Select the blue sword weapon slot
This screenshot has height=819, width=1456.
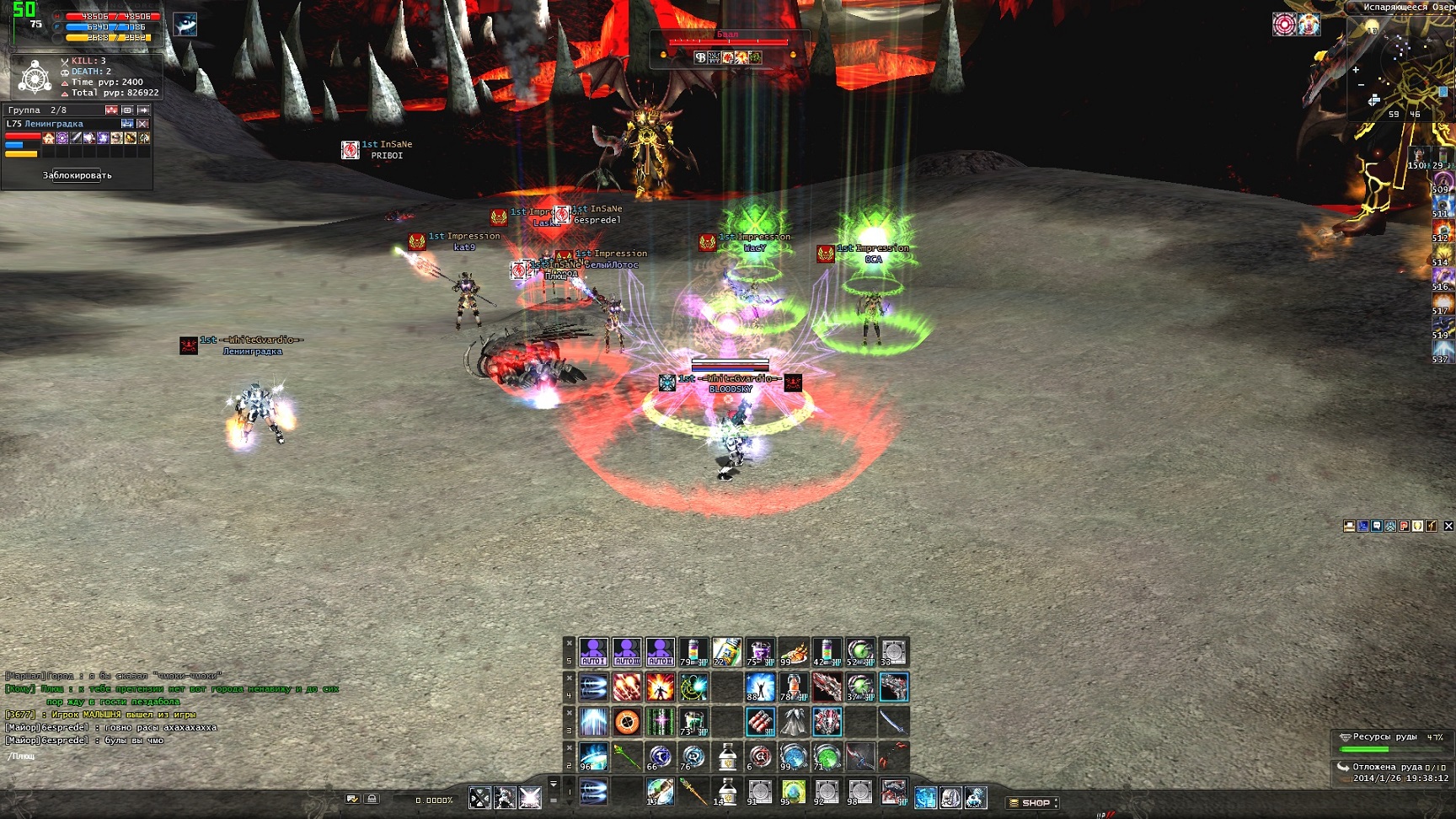pyautogui.click(x=893, y=721)
